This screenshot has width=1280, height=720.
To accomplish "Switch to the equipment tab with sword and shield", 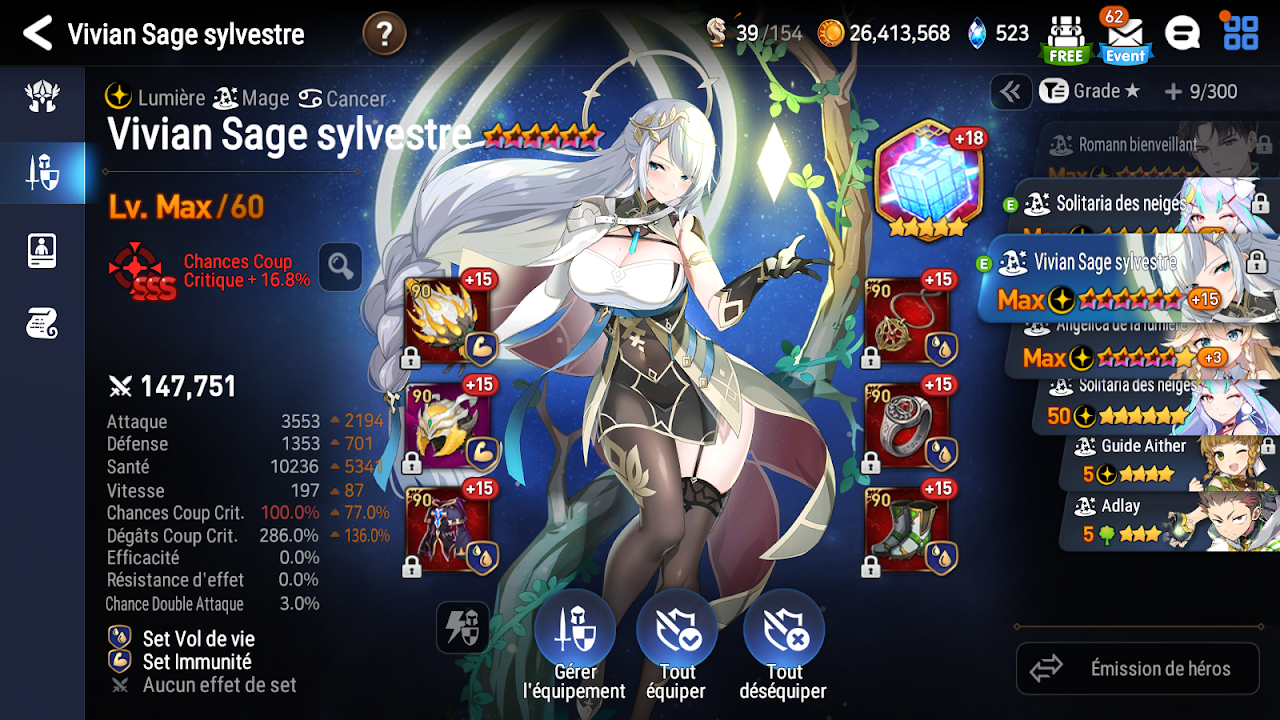I will tap(42, 173).
